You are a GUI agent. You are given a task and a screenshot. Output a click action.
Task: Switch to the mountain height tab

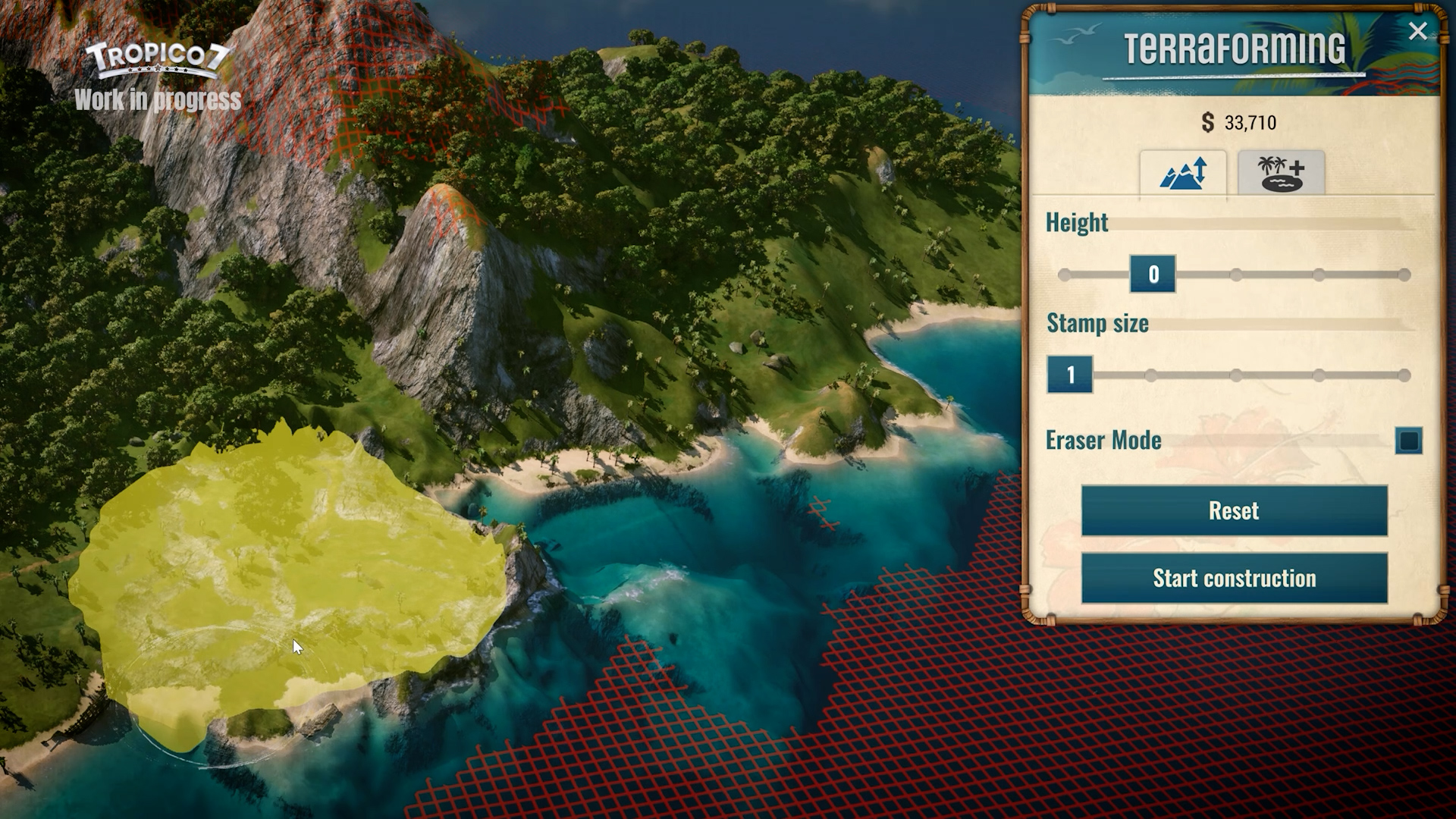(1182, 174)
